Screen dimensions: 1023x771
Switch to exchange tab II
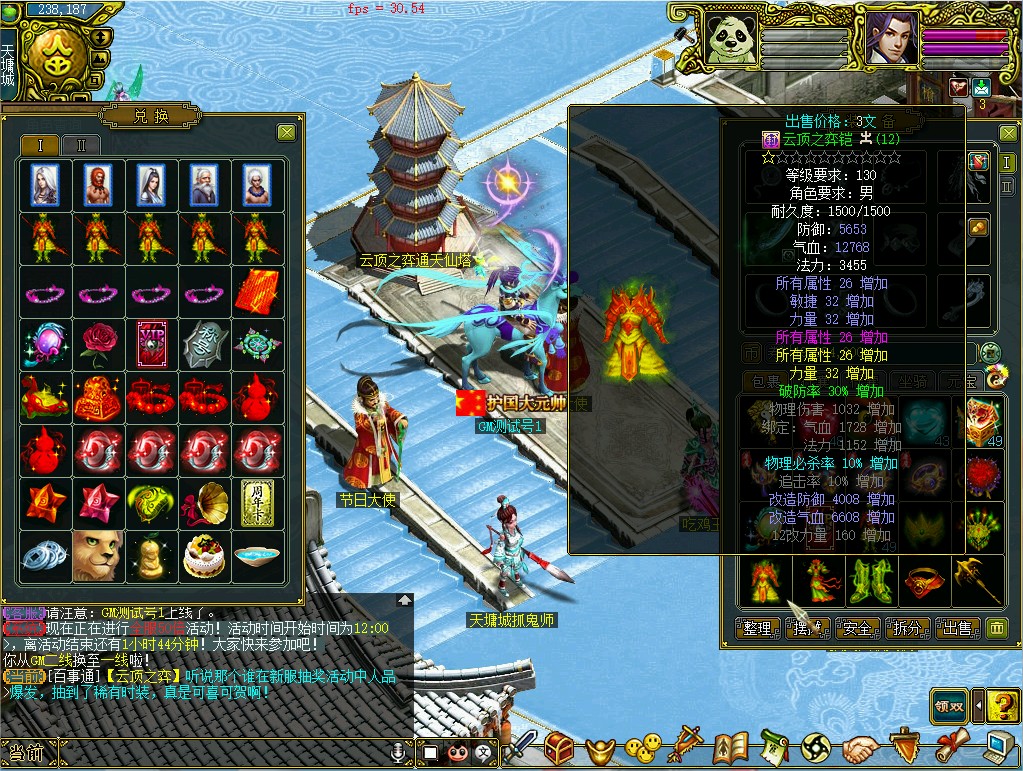point(81,145)
